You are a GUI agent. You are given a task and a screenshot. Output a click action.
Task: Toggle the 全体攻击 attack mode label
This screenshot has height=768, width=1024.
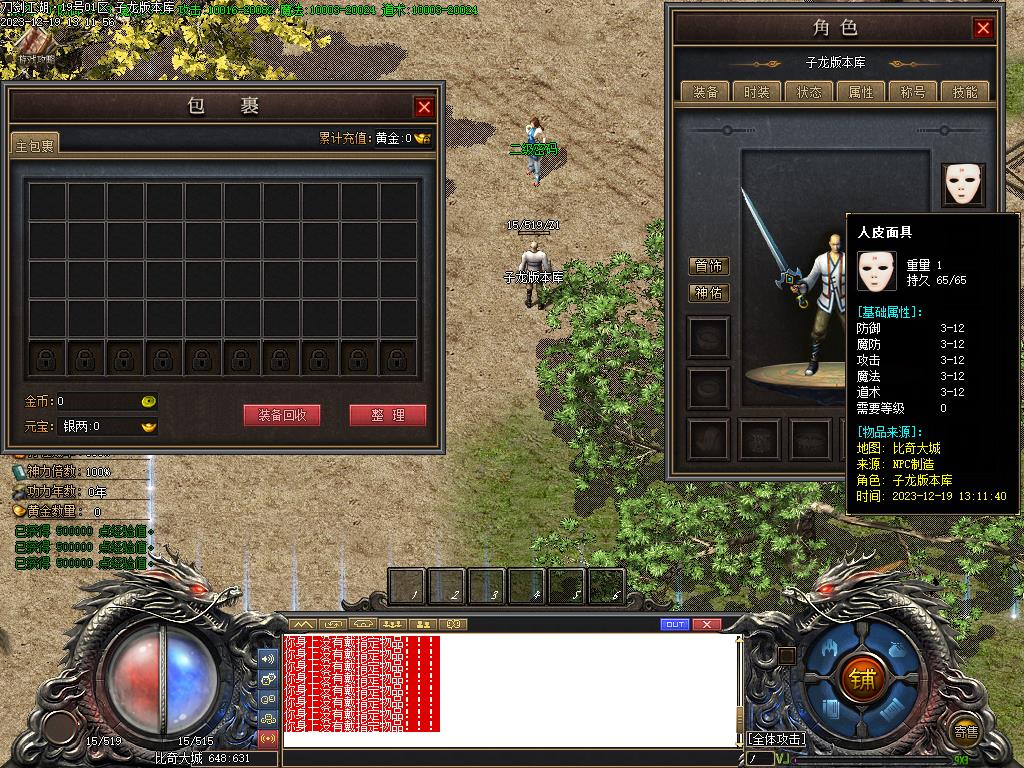(x=776, y=739)
